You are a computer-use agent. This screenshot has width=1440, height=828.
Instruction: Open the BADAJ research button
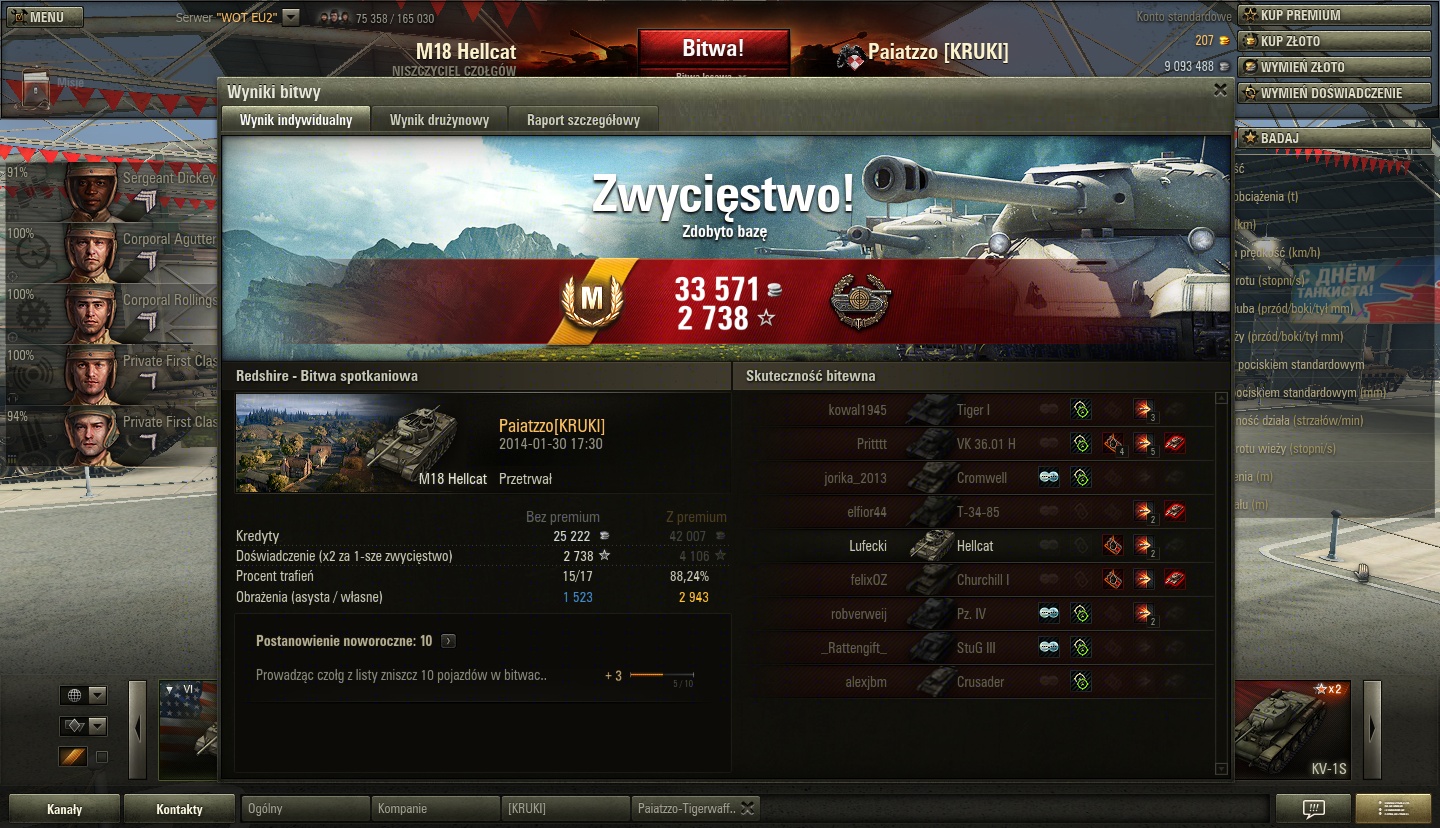point(1335,138)
